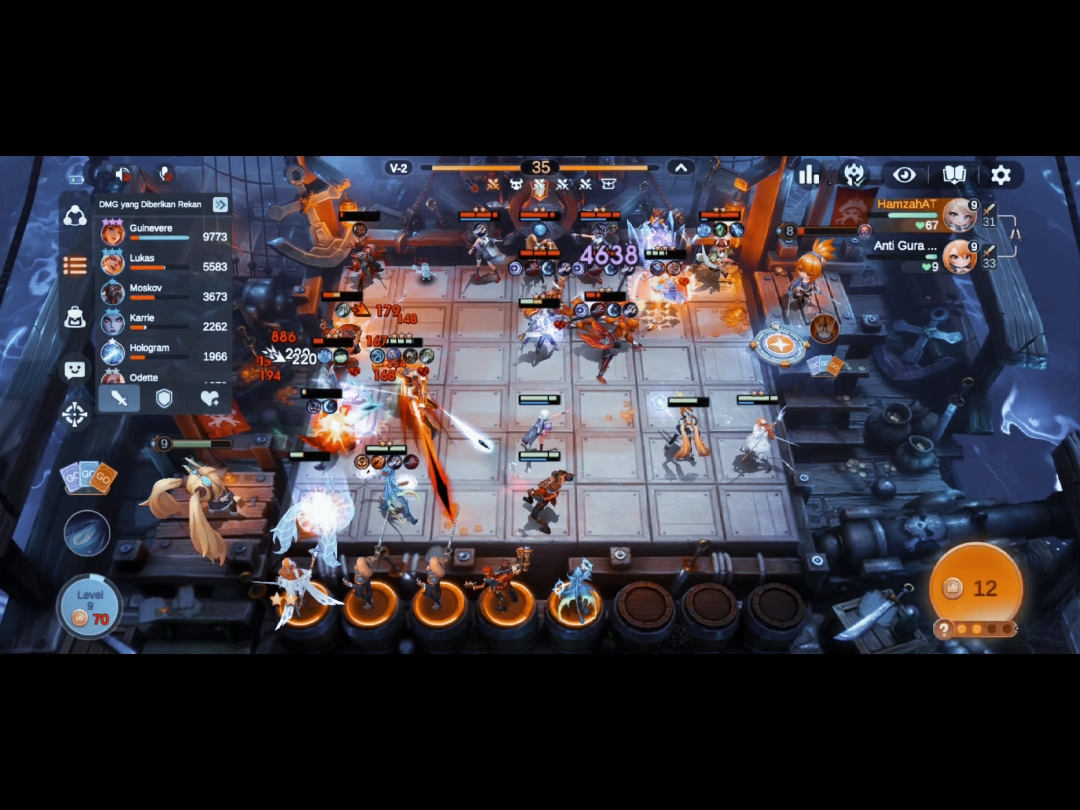Open the emoji chat bubble
The height and width of the screenshot is (810, 1080).
(75, 369)
